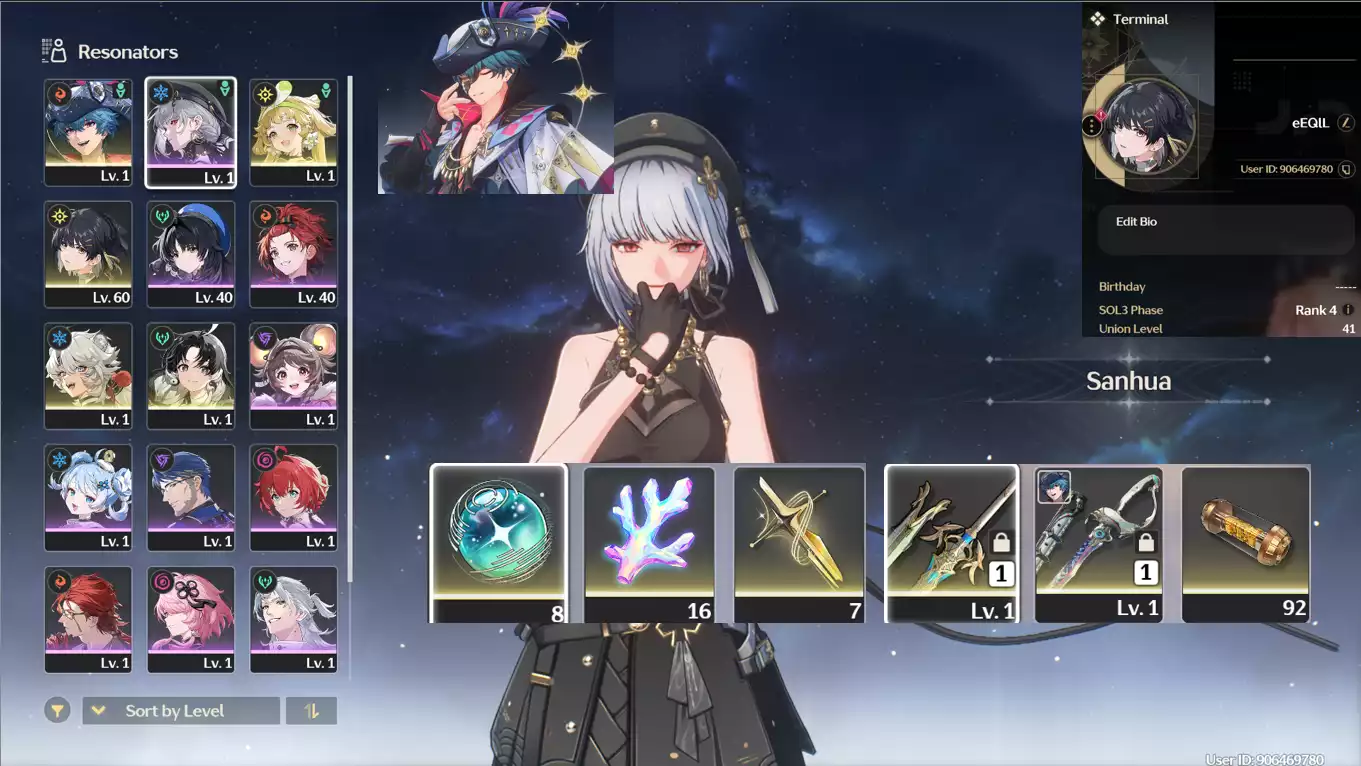Select the Lv. 40 red-haired resonator
Viewport: 1361px width, 766px height.
[x=293, y=254]
